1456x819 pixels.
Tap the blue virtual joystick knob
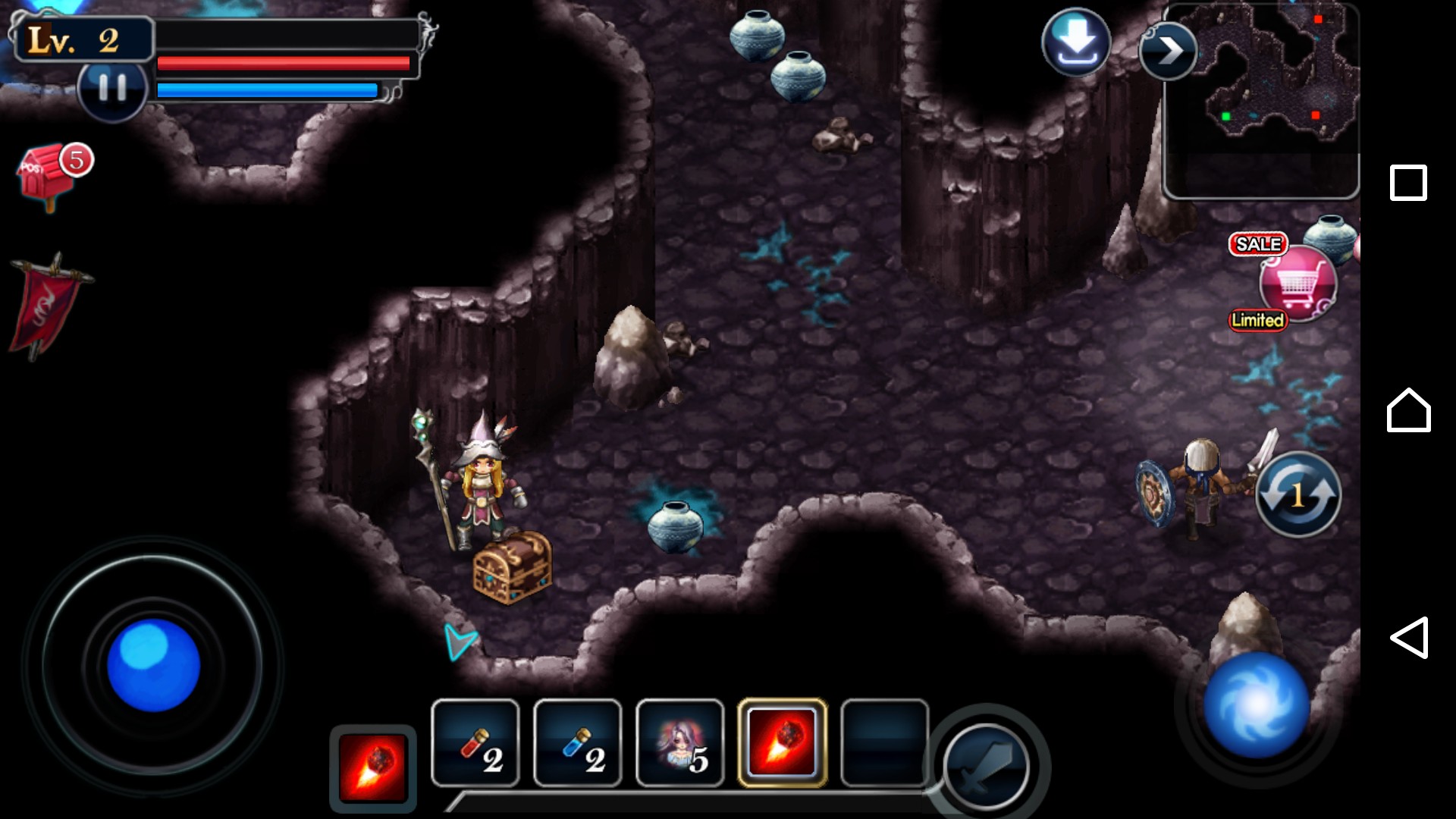(x=153, y=666)
